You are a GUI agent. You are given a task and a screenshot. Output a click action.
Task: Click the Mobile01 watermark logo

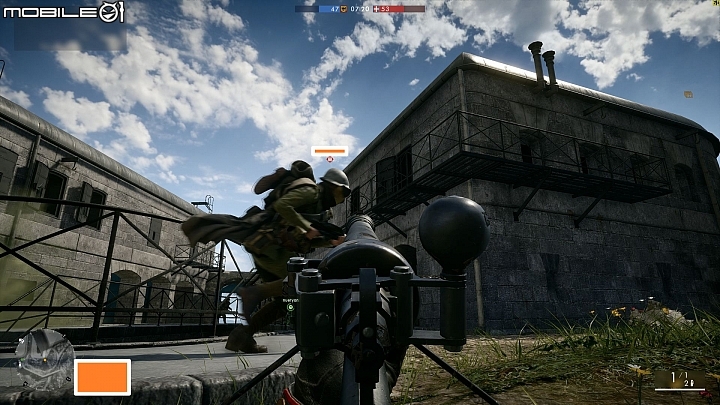63,13
